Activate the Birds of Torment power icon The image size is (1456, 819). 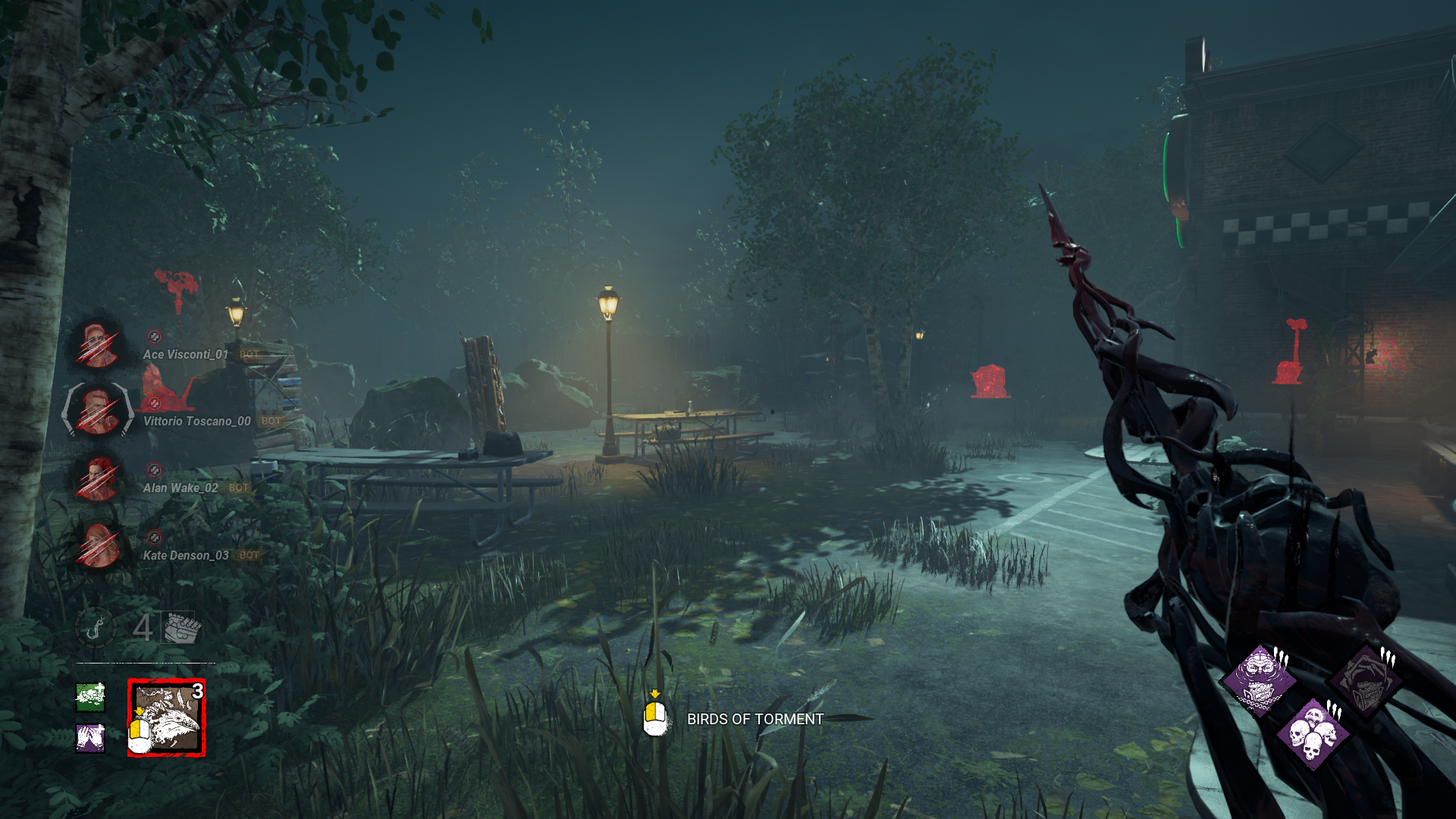[167, 717]
